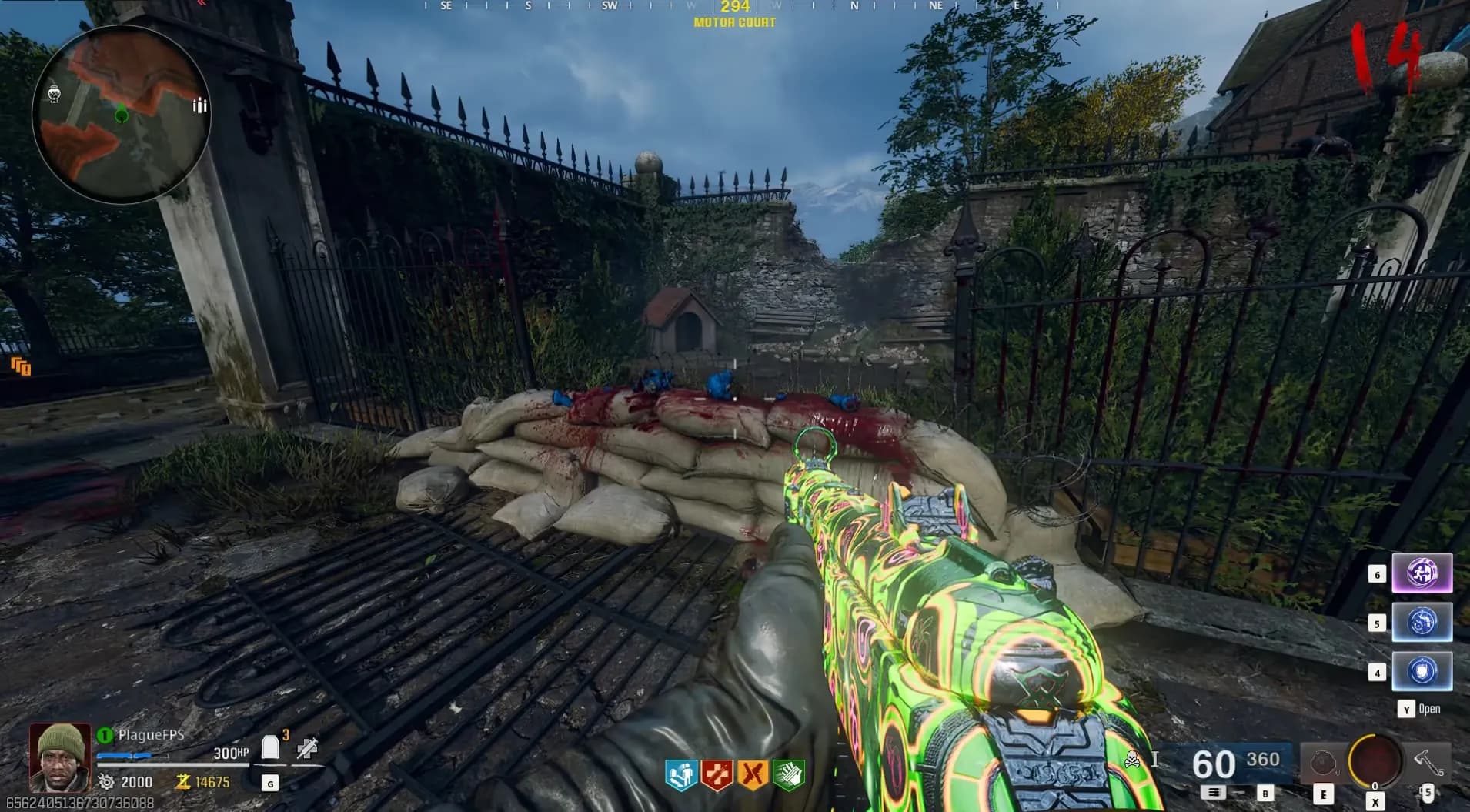Activate the blue shield gobblegum in slot 4
1470x812 pixels.
1422,671
